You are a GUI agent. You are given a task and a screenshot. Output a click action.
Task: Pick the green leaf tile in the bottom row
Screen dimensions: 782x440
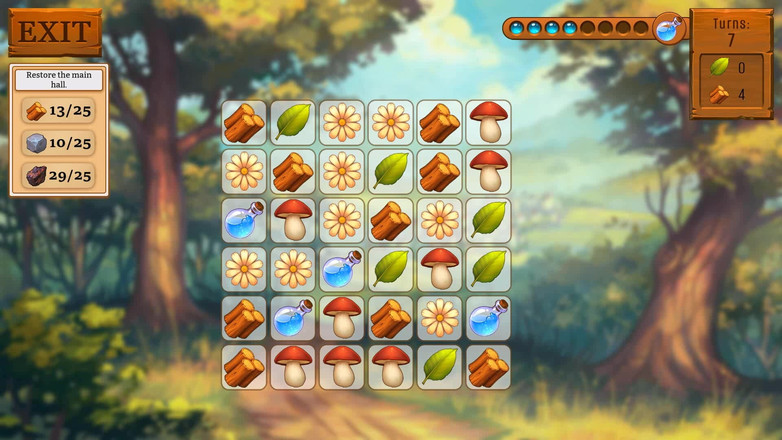(x=440, y=367)
